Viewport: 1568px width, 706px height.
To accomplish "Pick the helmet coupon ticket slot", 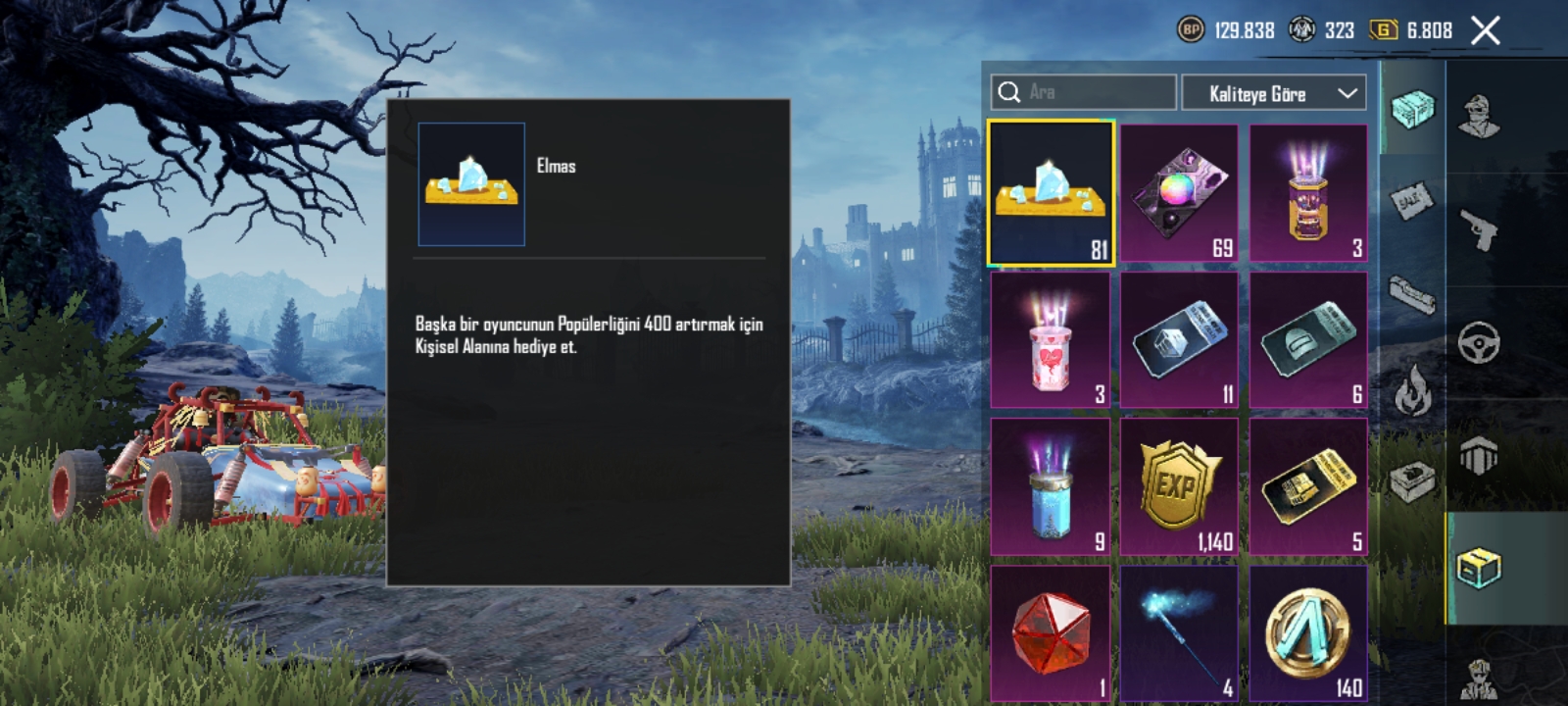I will point(1308,339).
